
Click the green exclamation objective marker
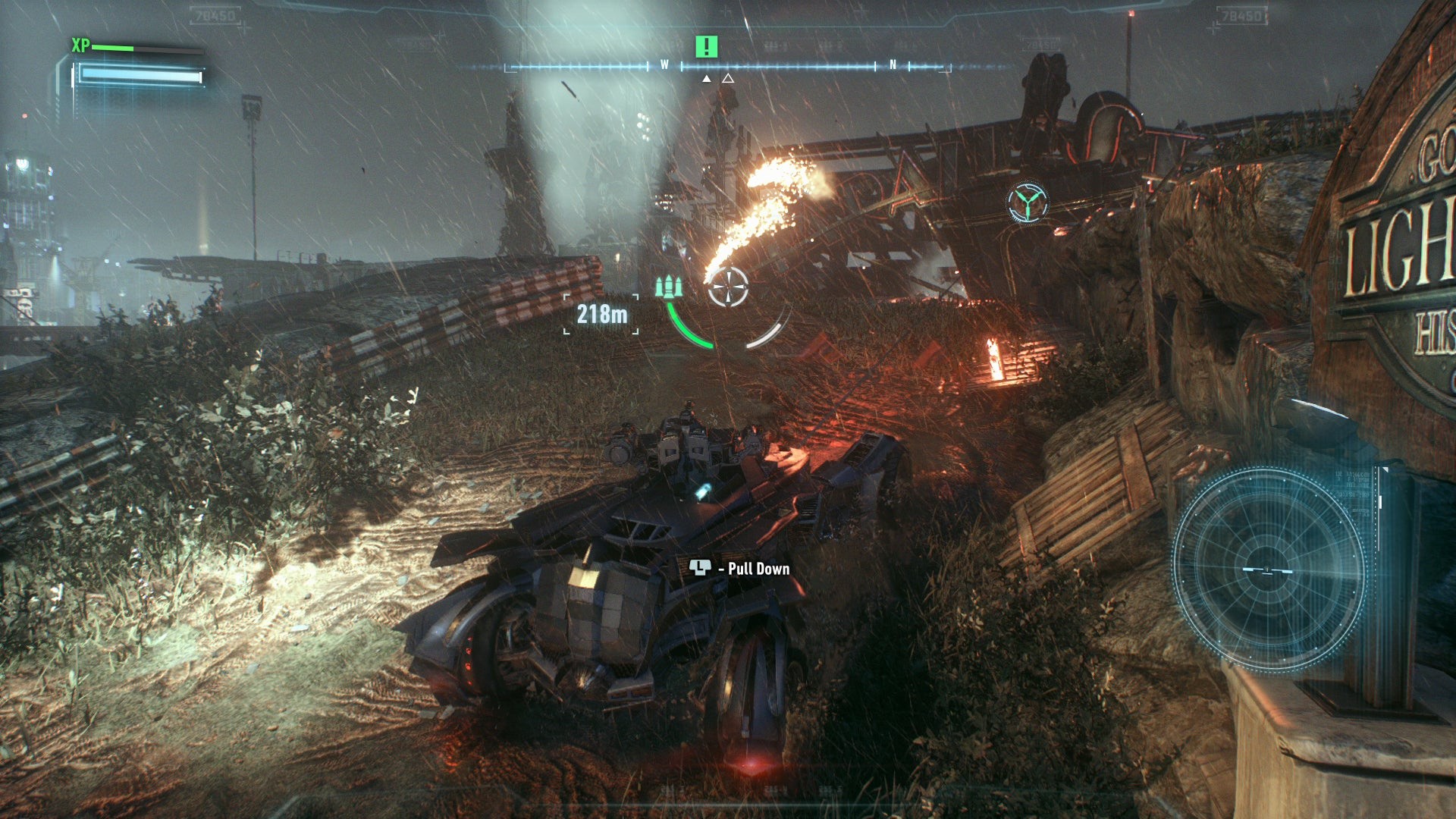click(706, 47)
